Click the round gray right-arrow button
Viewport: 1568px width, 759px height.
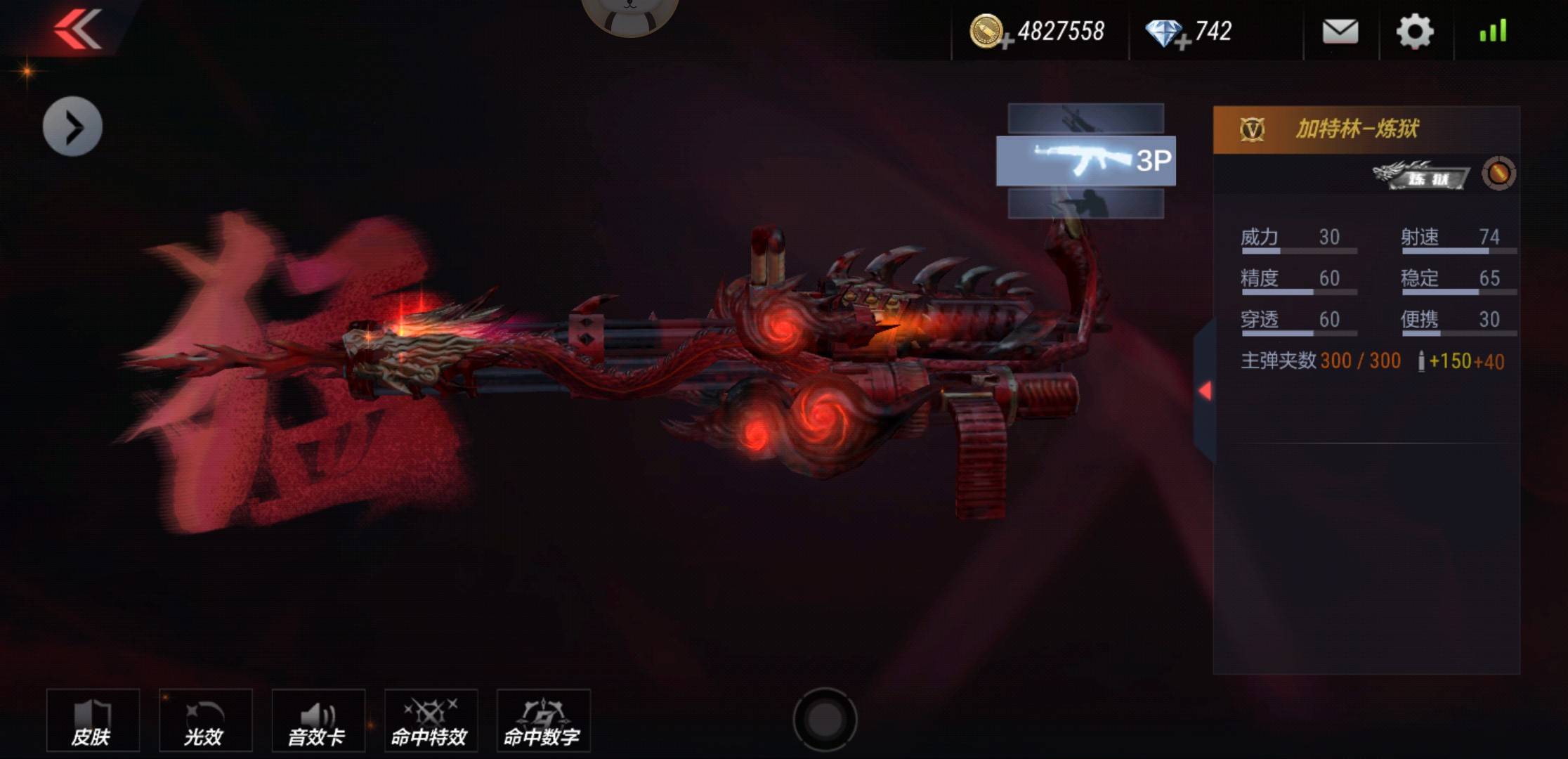[x=72, y=126]
